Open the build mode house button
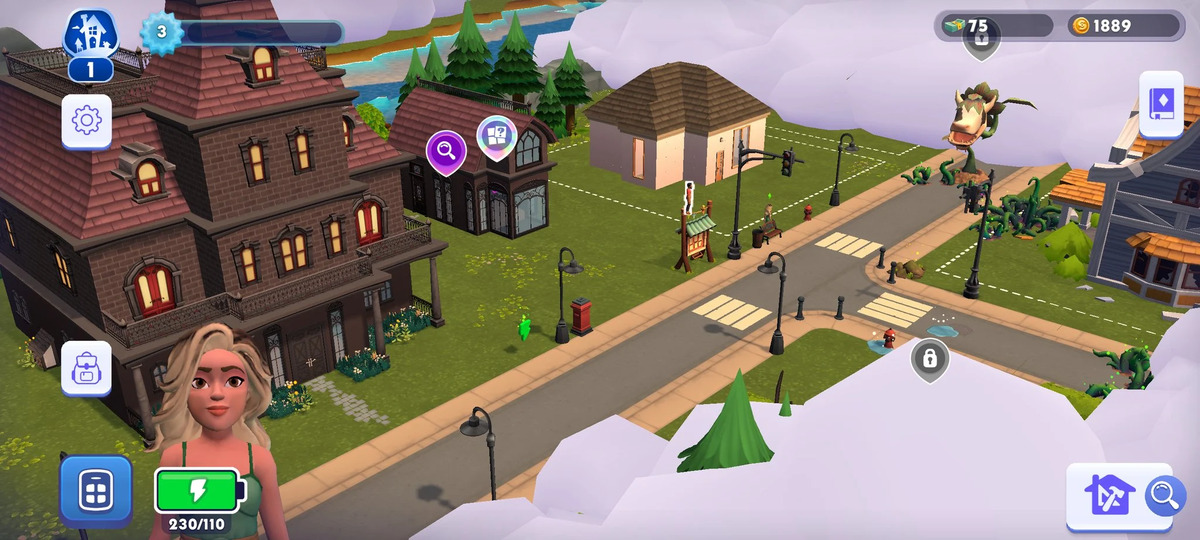Screen dimensions: 1200x540 pyautogui.click(x=1108, y=495)
